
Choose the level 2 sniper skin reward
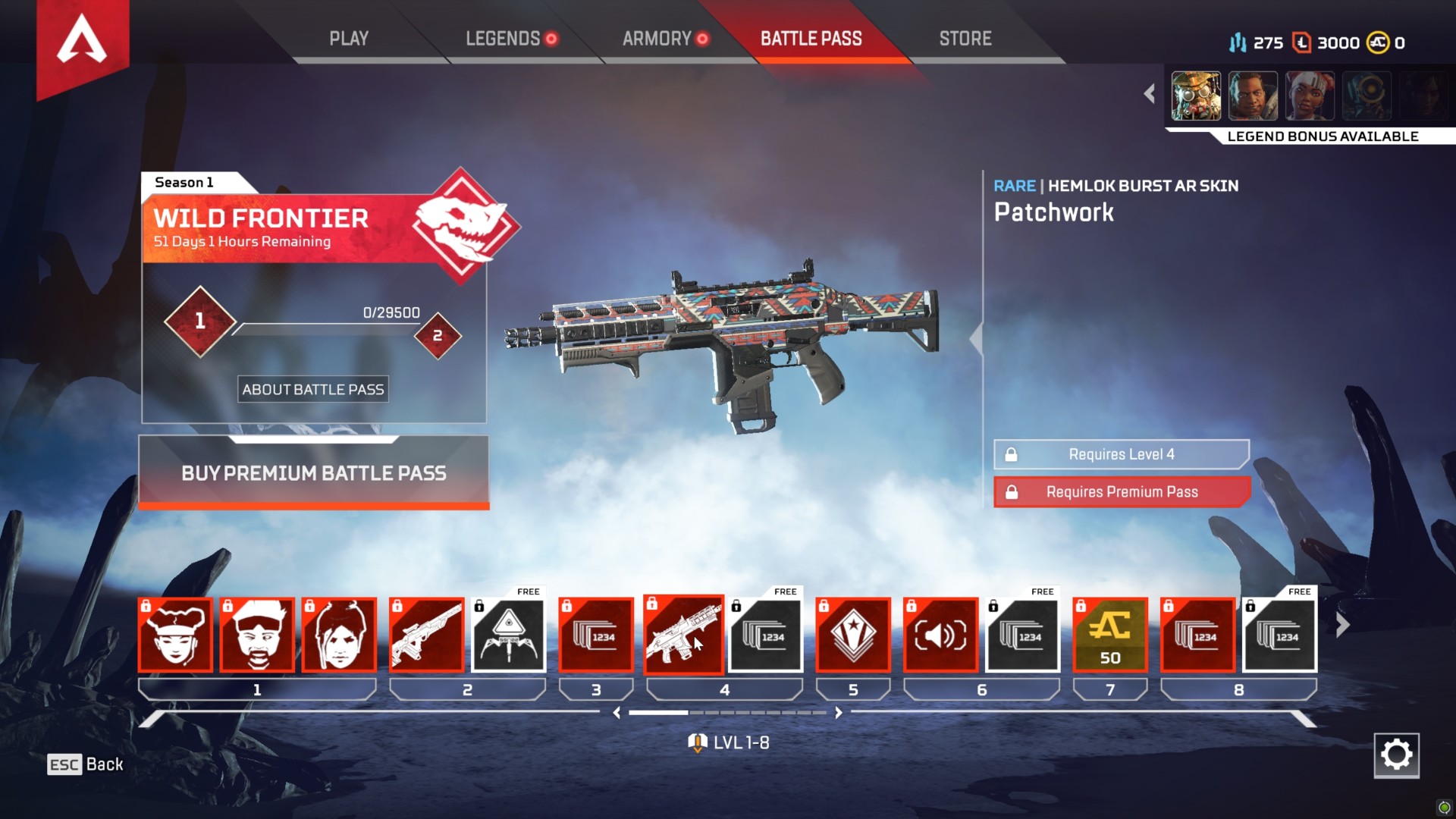point(426,635)
